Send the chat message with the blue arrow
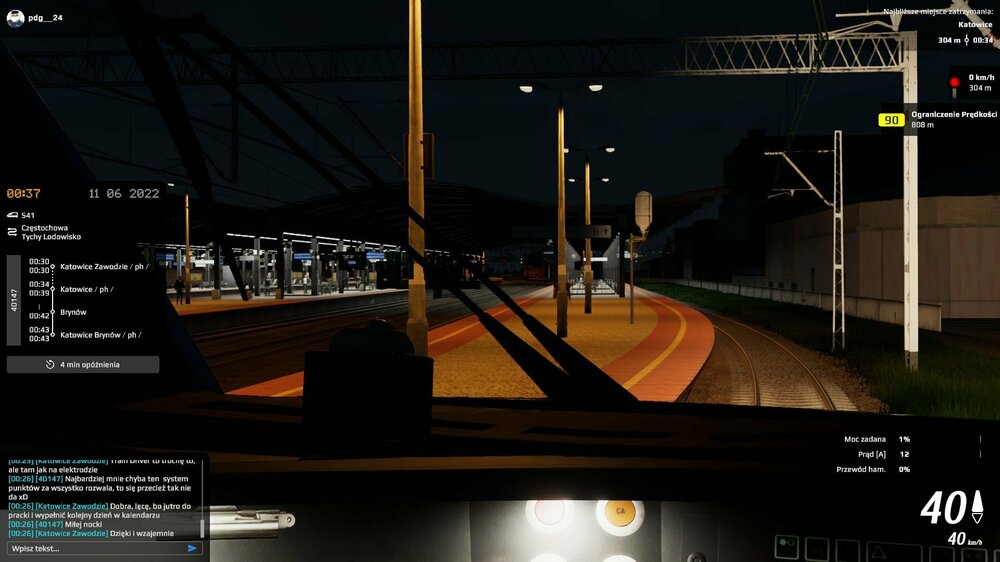This screenshot has width=1000, height=562. click(192, 548)
